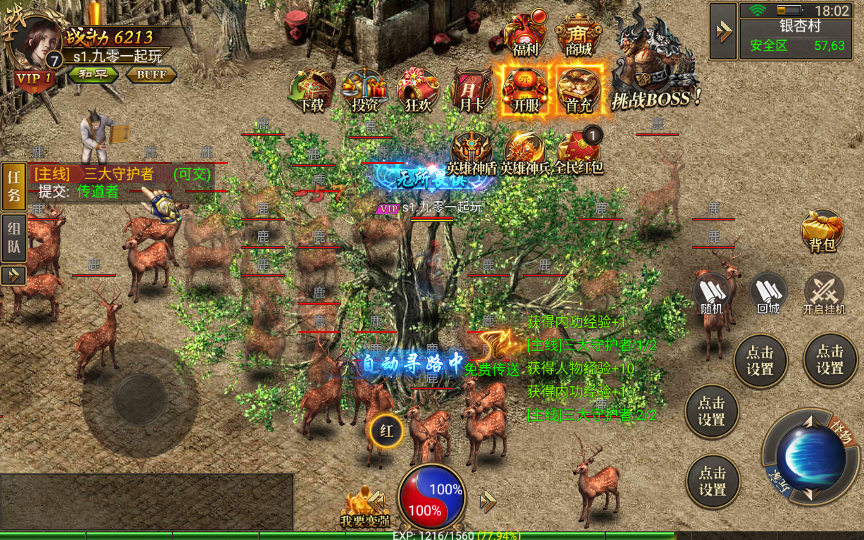The height and width of the screenshot is (540, 864).
Task: Select the 任务 quest tab
Action: [13, 186]
